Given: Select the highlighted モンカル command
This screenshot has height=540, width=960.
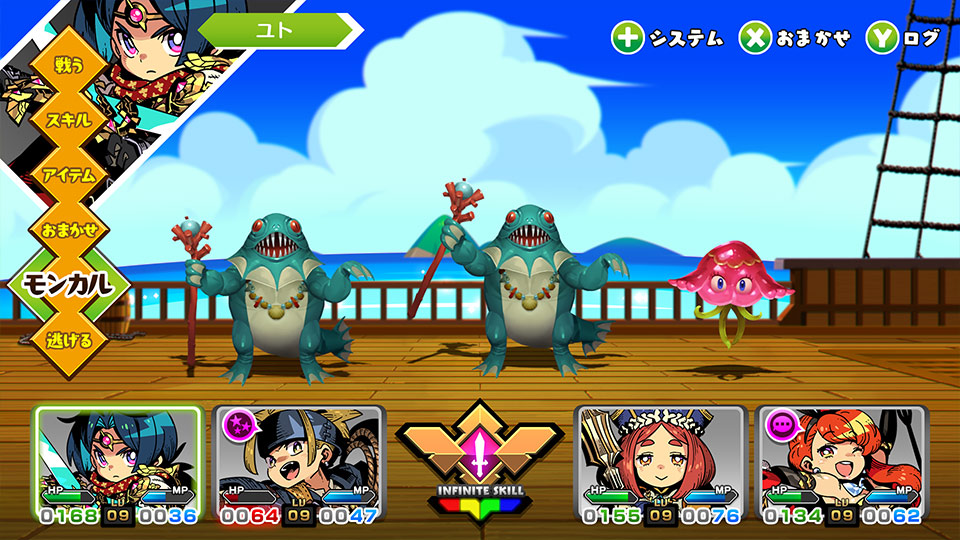Looking at the screenshot, I should pyautogui.click(x=68, y=285).
